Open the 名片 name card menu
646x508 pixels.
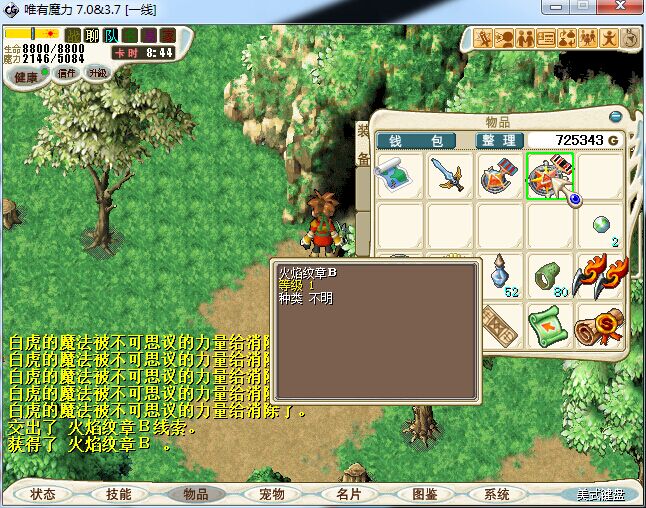347,494
